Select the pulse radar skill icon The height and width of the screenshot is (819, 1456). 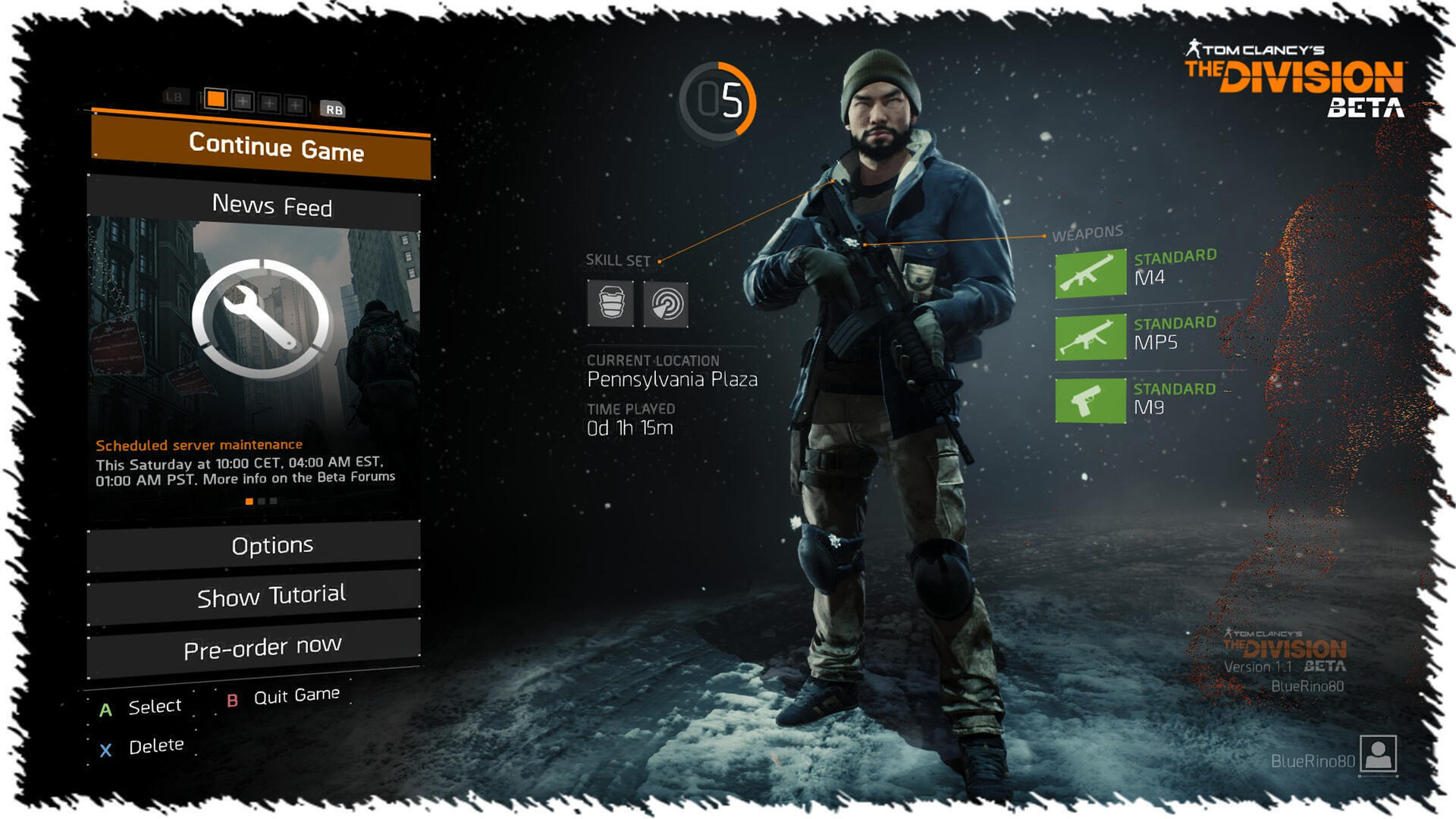pyautogui.click(x=666, y=304)
